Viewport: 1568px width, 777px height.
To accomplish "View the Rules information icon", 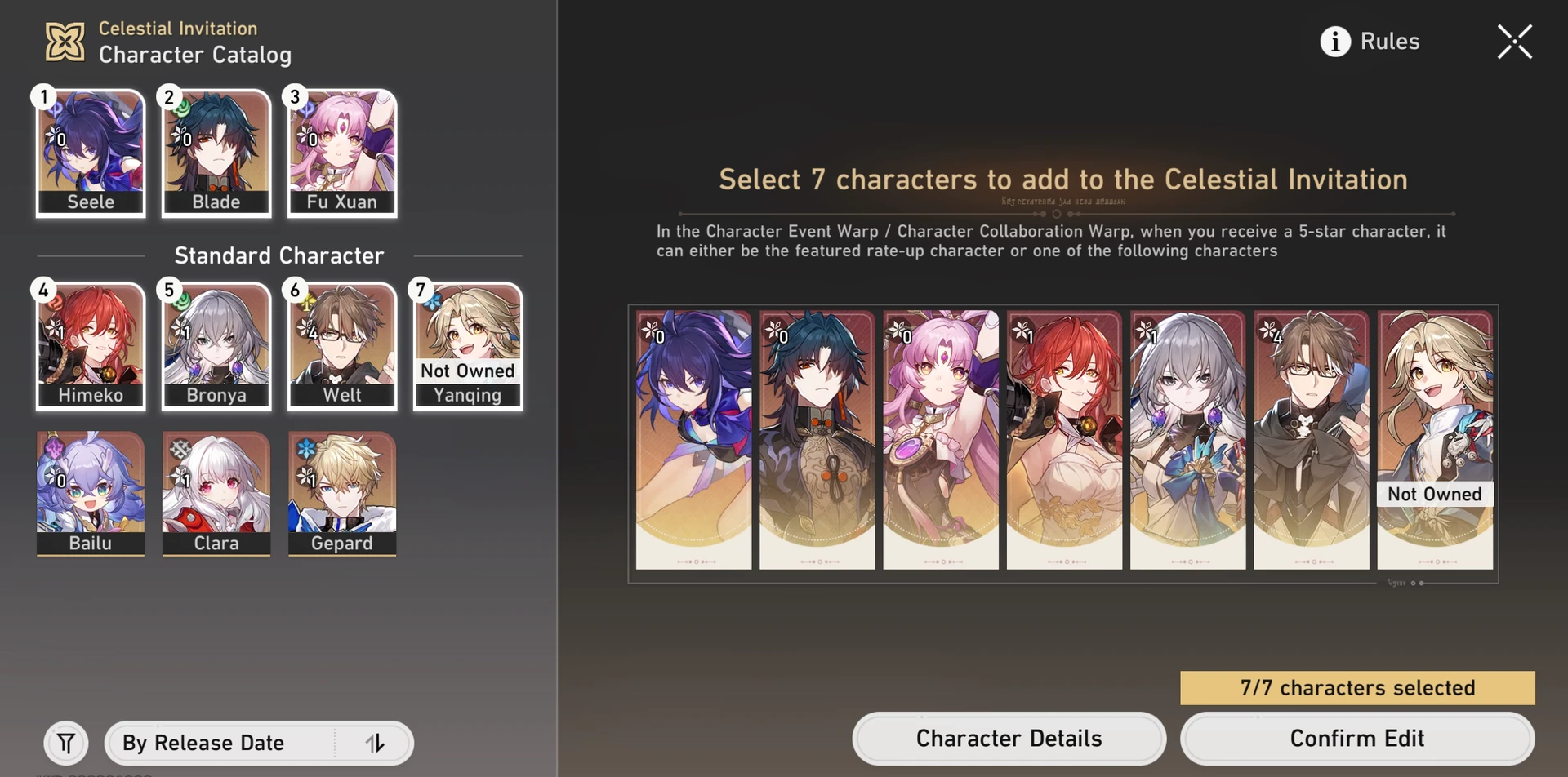I will (1334, 42).
